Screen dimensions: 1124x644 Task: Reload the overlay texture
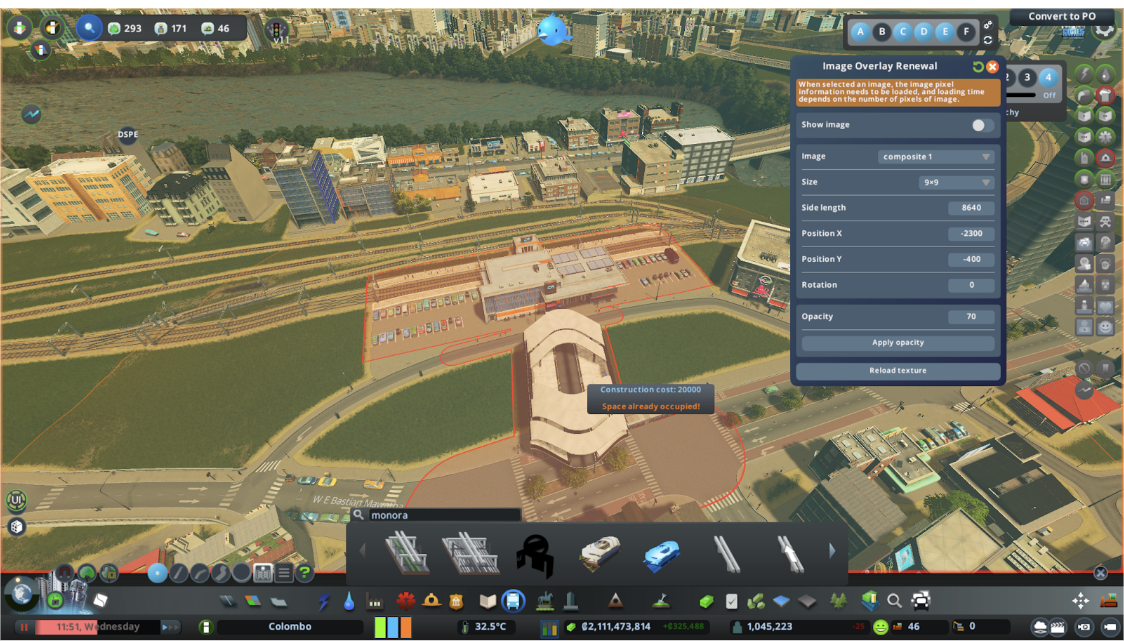pyautogui.click(x=897, y=371)
